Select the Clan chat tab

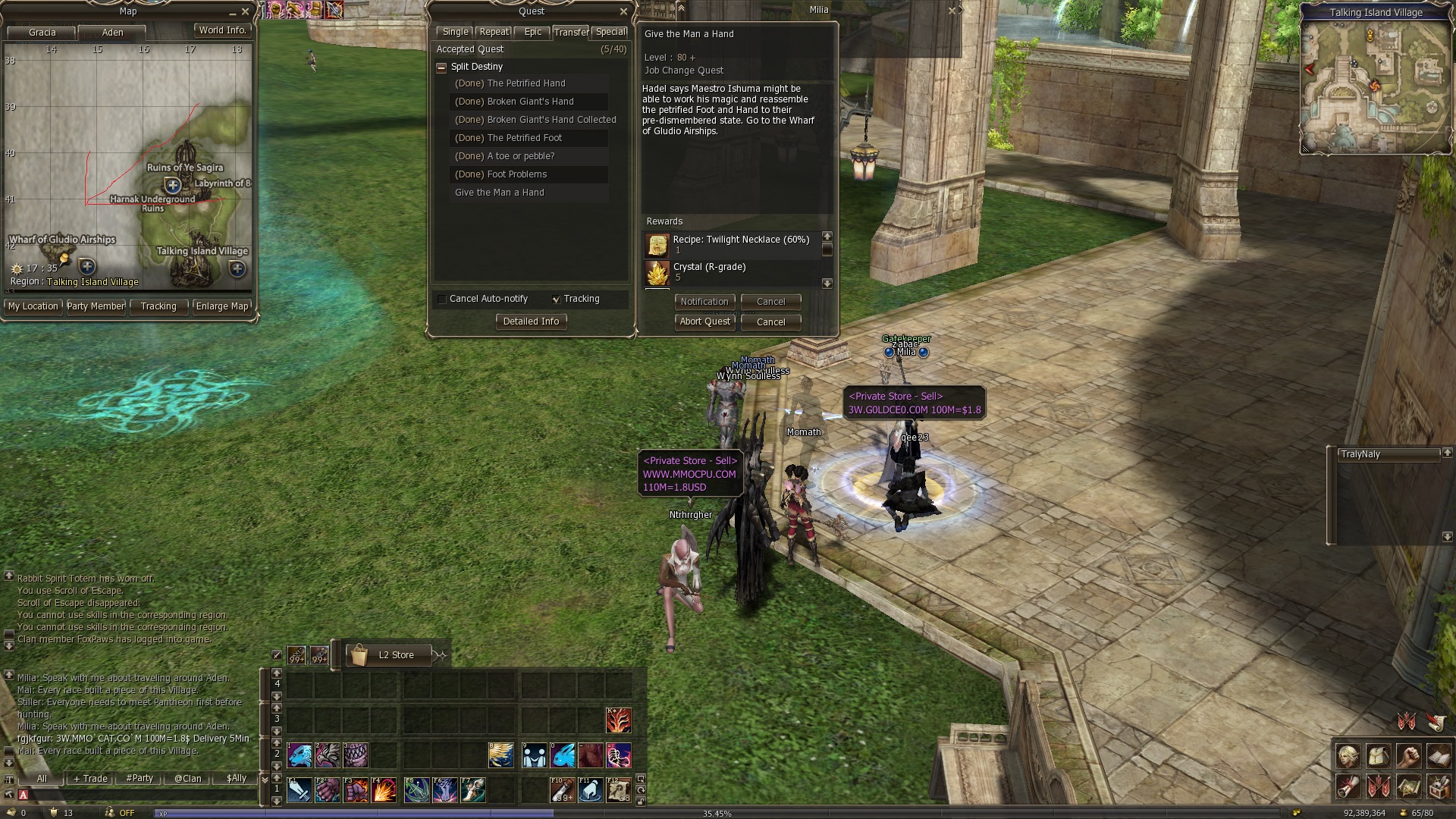click(x=188, y=779)
